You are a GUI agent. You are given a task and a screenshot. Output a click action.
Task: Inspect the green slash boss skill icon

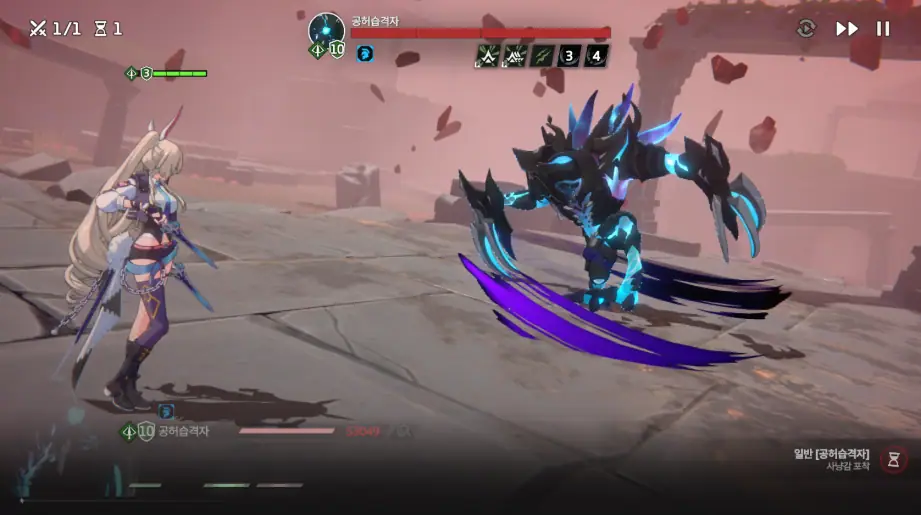(x=542, y=55)
